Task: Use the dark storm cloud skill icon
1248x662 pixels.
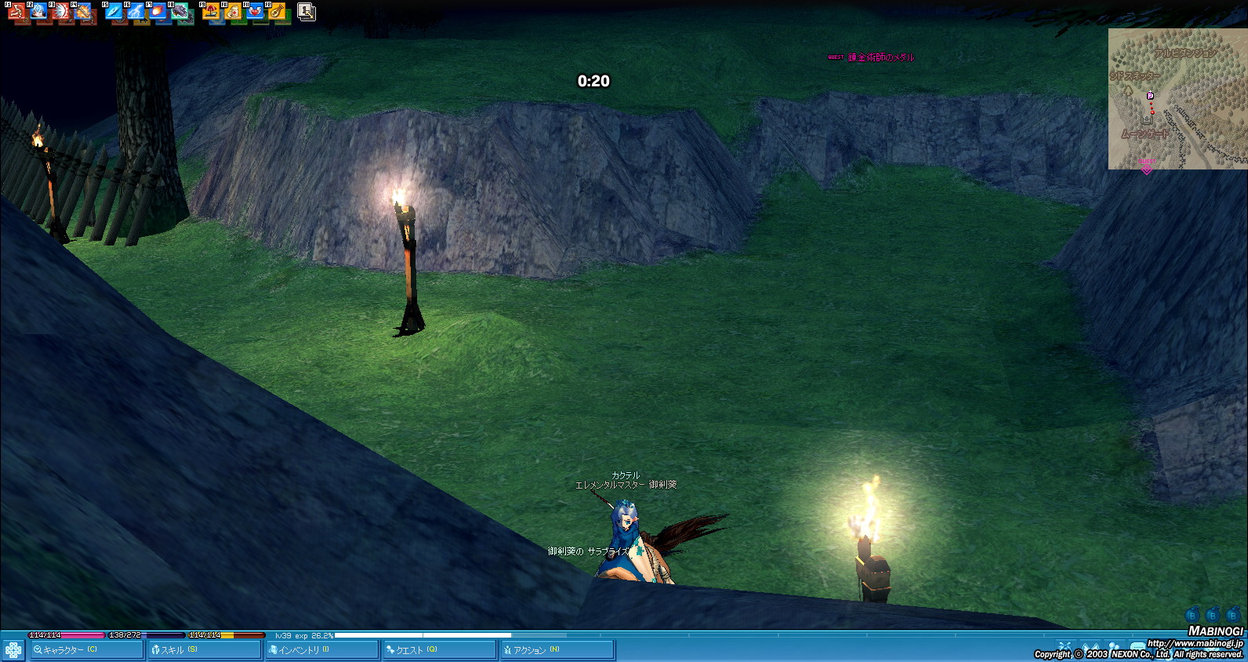Action: [178, 11]
